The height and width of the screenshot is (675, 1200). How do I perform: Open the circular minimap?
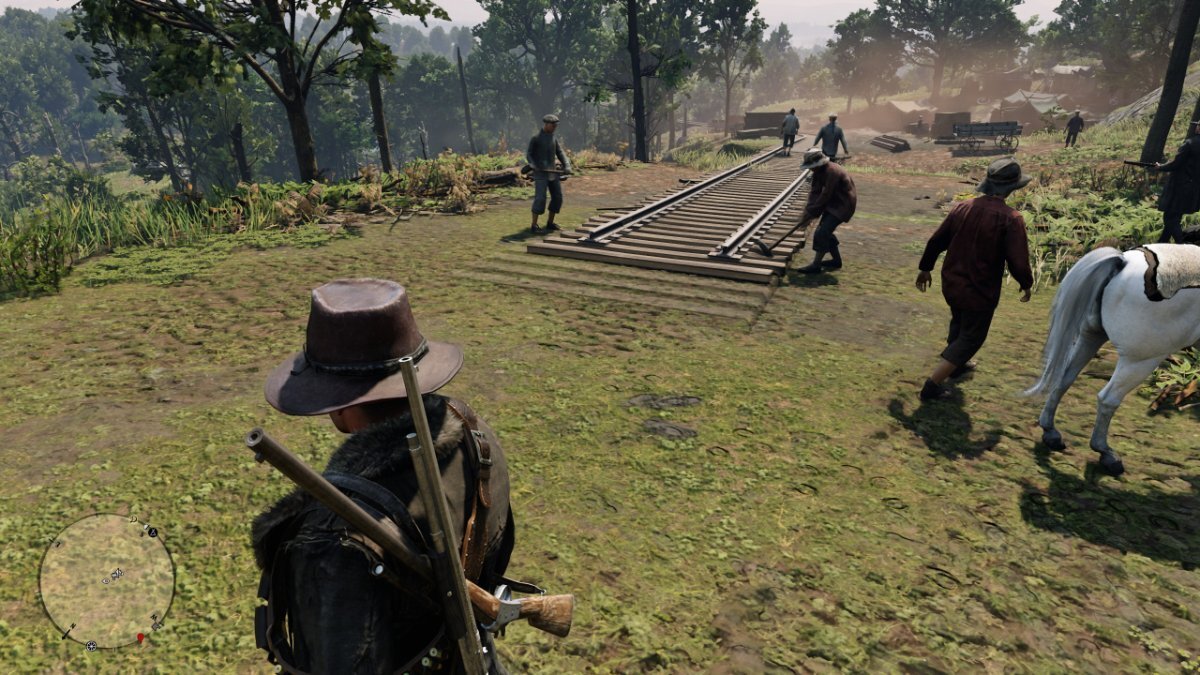tap(107, 581)
